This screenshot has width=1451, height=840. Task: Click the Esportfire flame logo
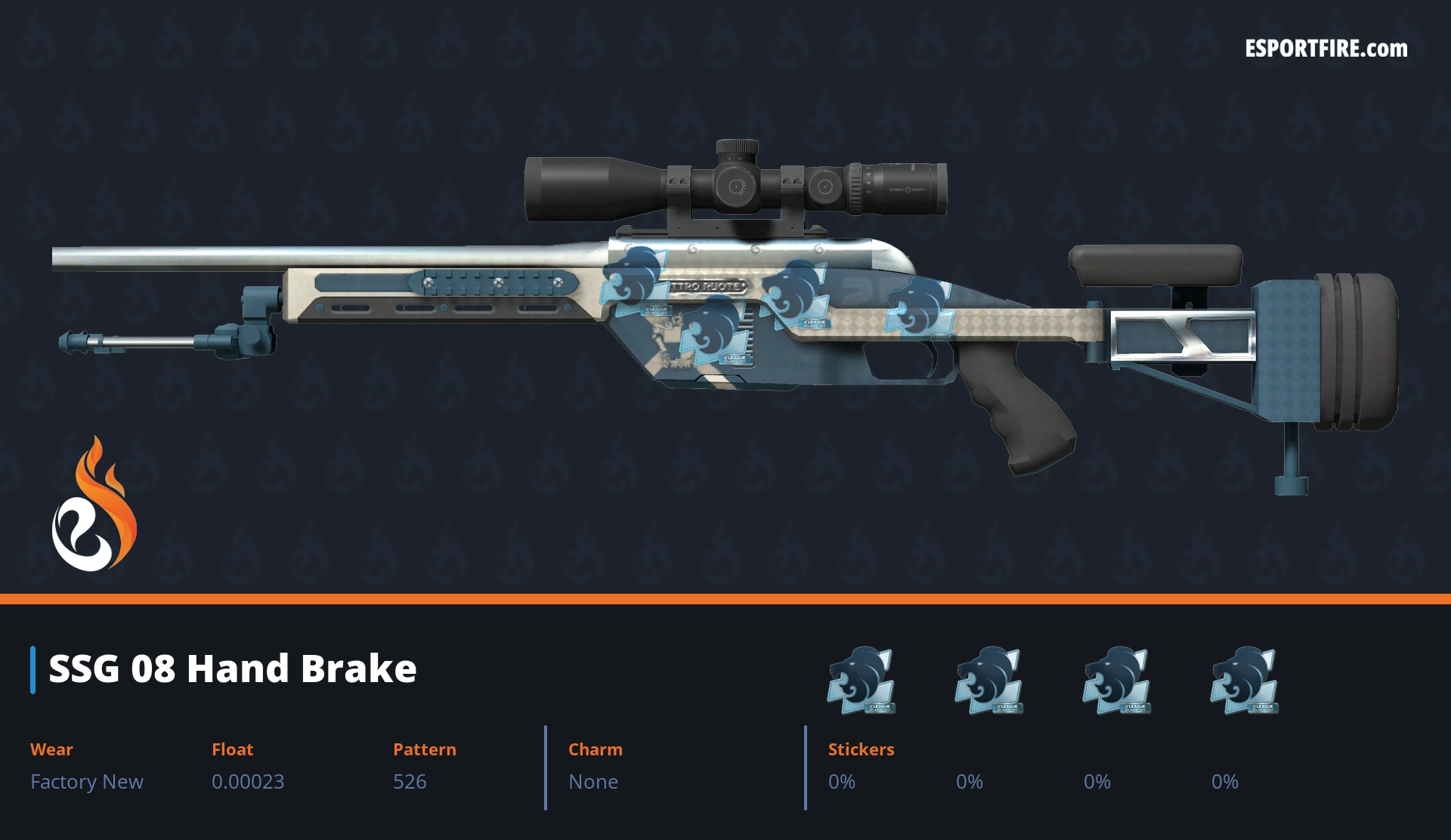94,505
